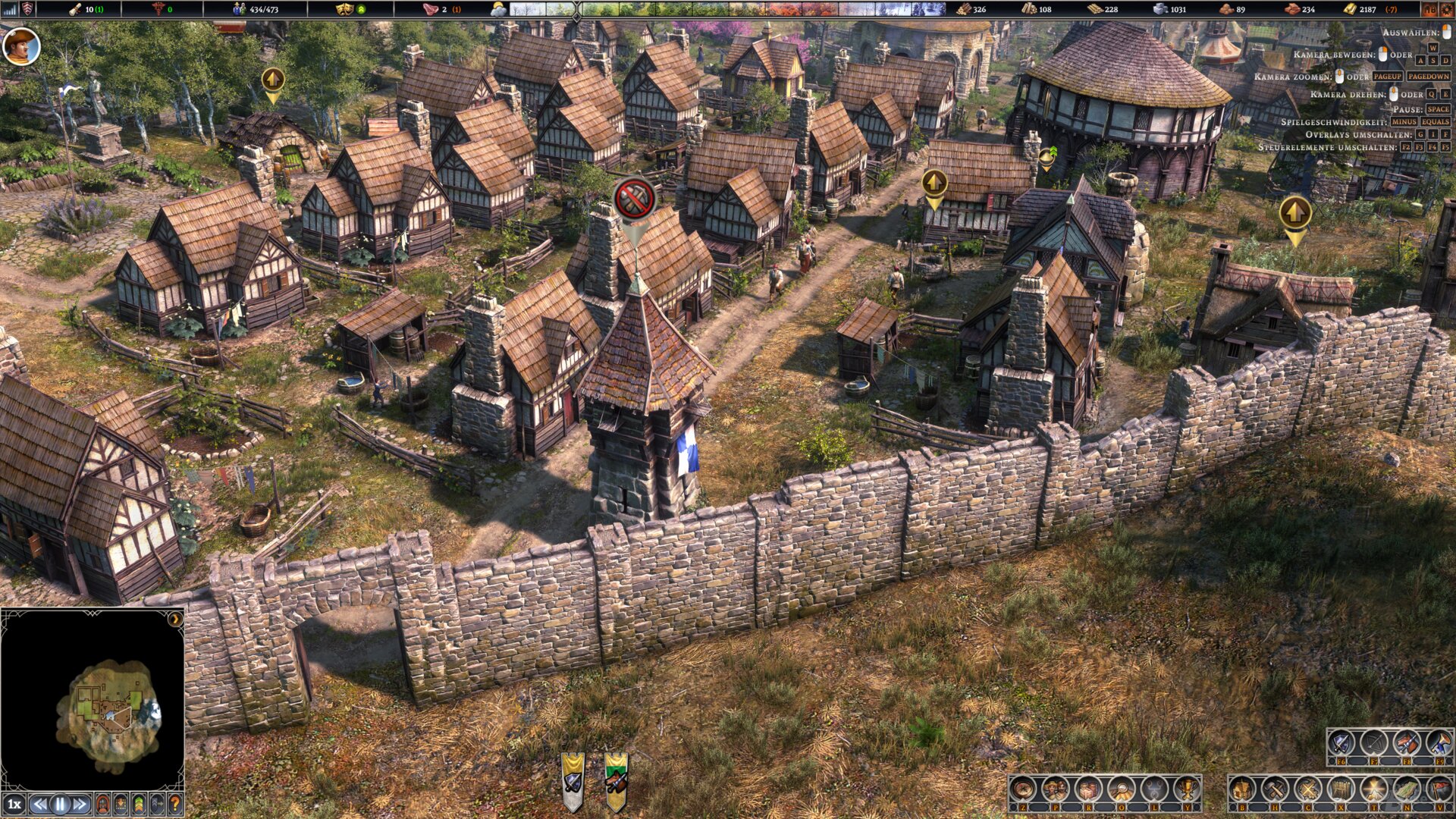Click the UI collapse chevron next to the help button
Viewport: 1456px width, 819px height.
point(156,805)
